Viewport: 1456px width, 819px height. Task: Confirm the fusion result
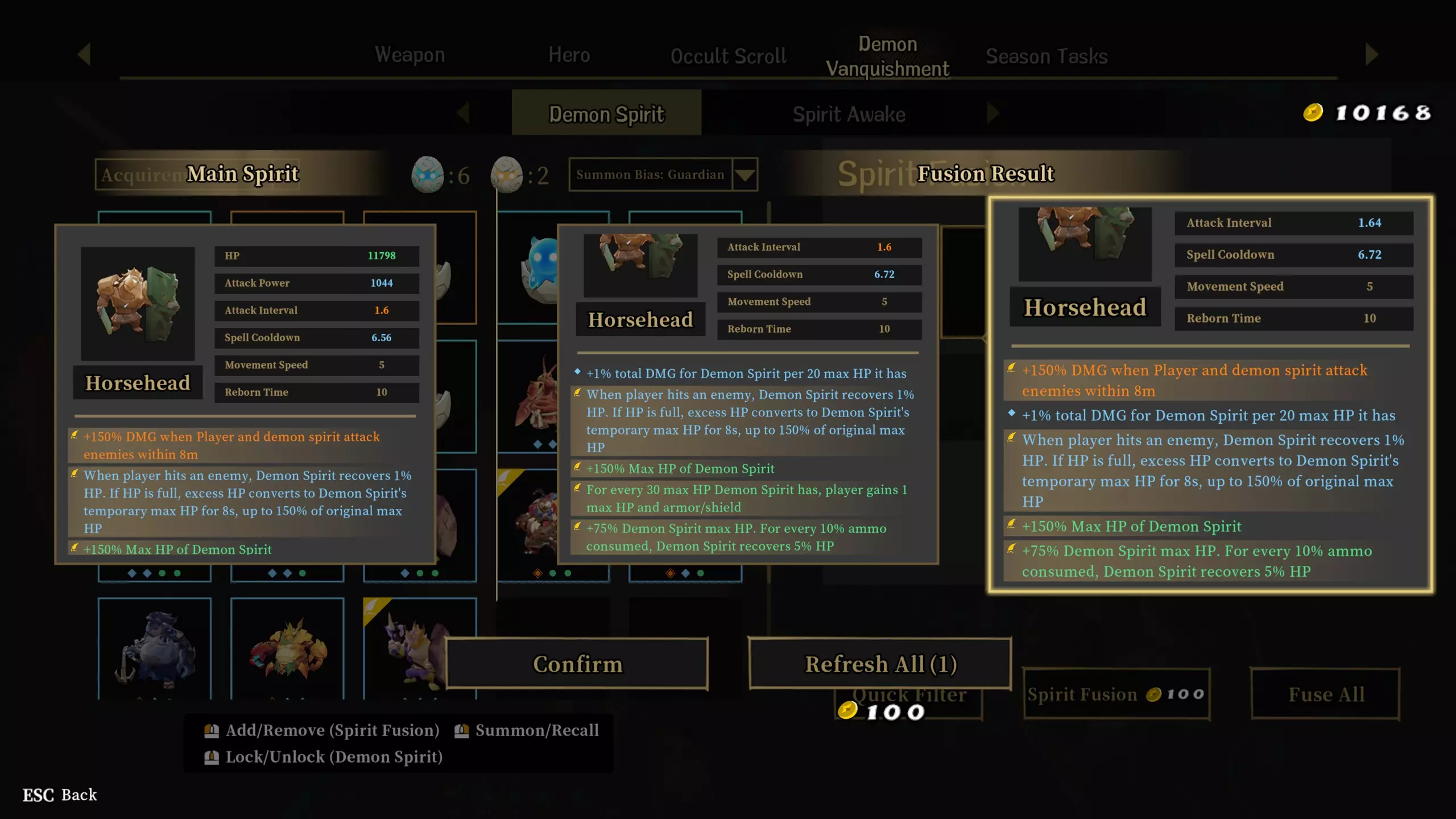pyautogui.click(x=577, y=664)
